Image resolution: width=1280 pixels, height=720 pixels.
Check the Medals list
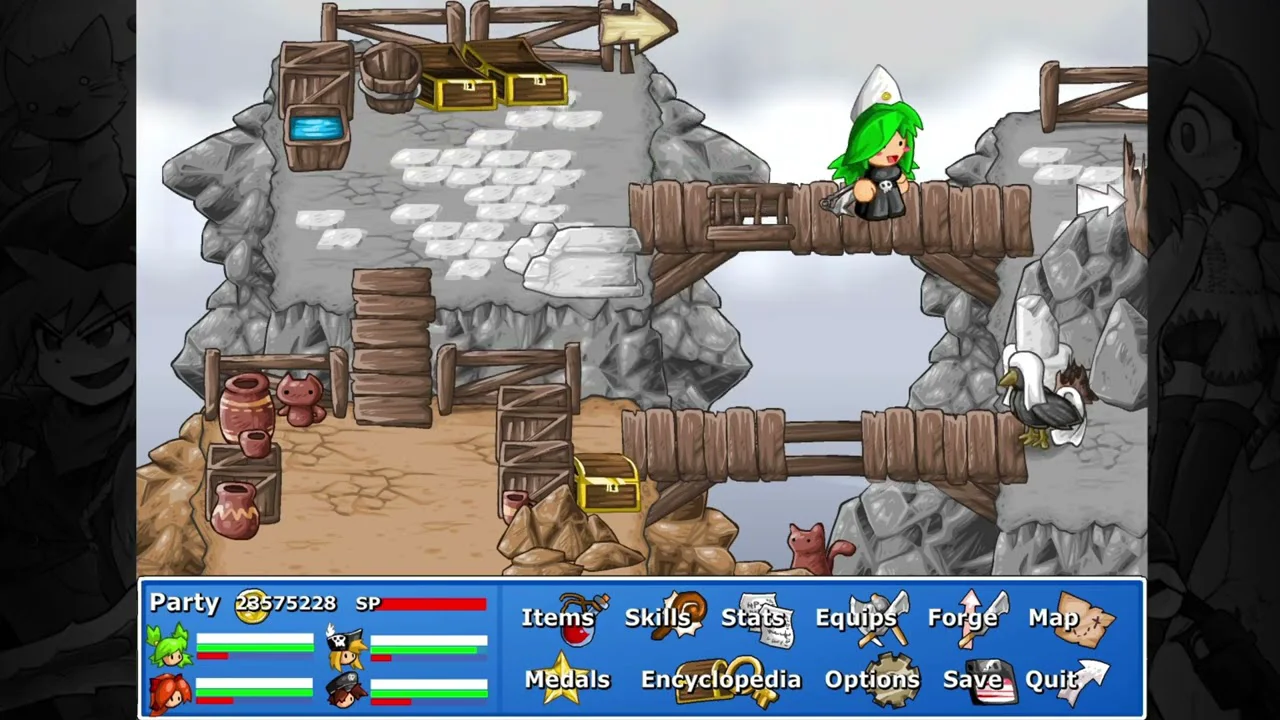[x=567, y=680]
